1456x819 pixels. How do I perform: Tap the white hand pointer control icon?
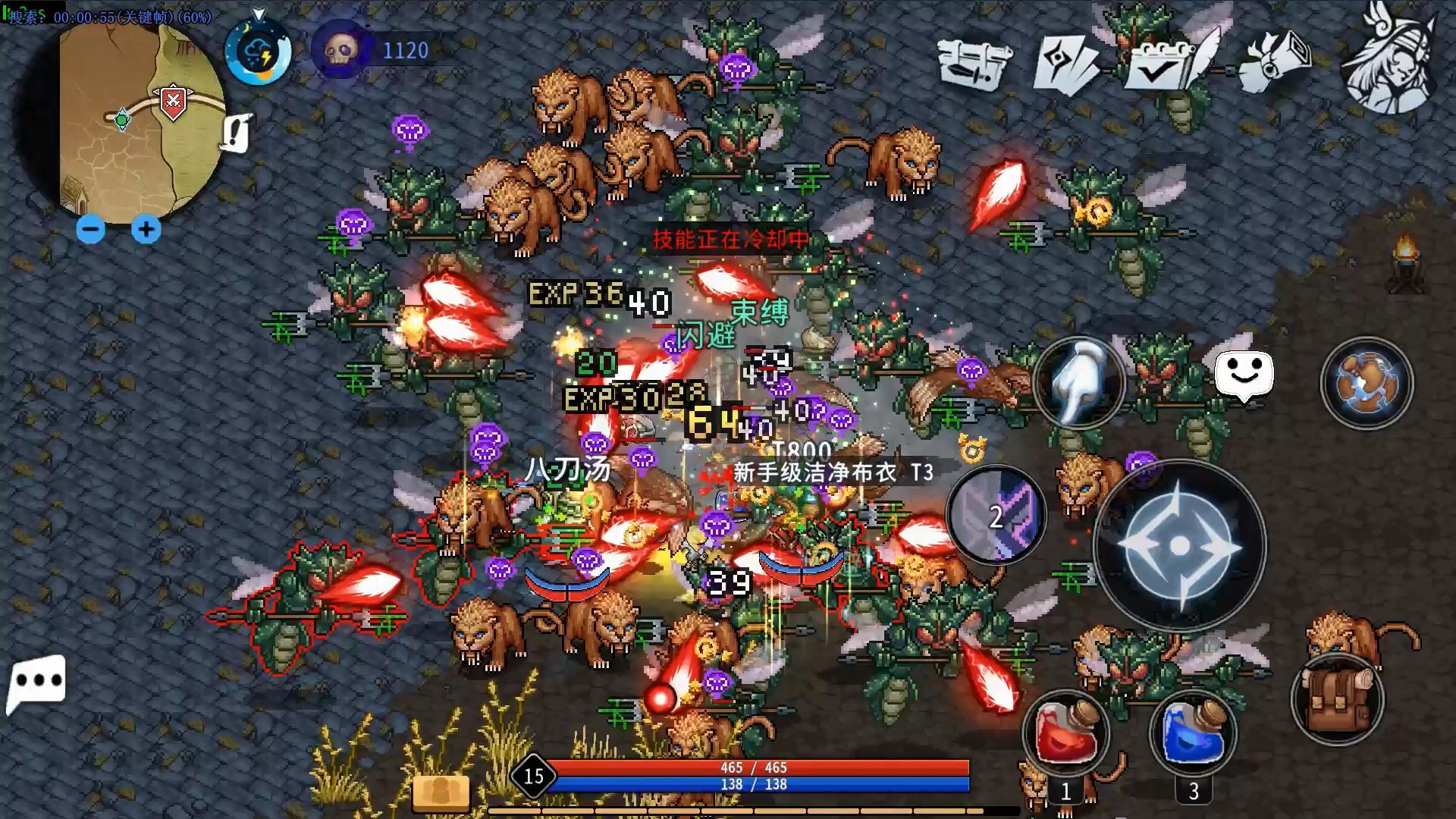(x=1080, y=381)
